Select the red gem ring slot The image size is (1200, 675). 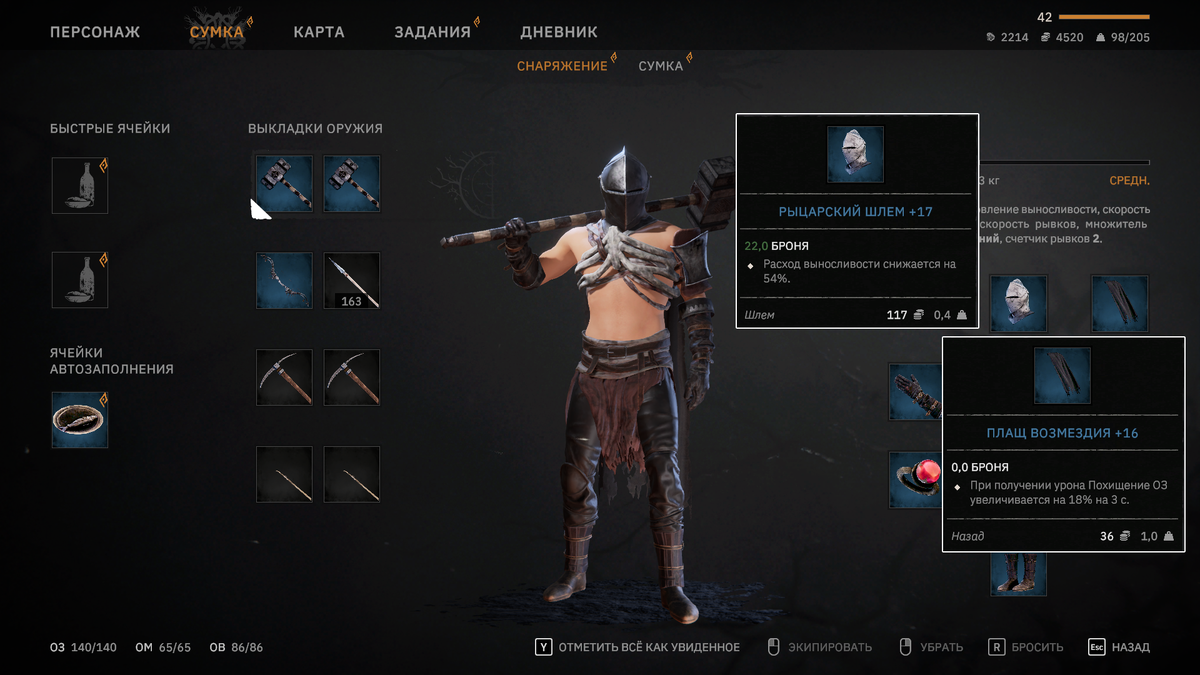[915, 479]
